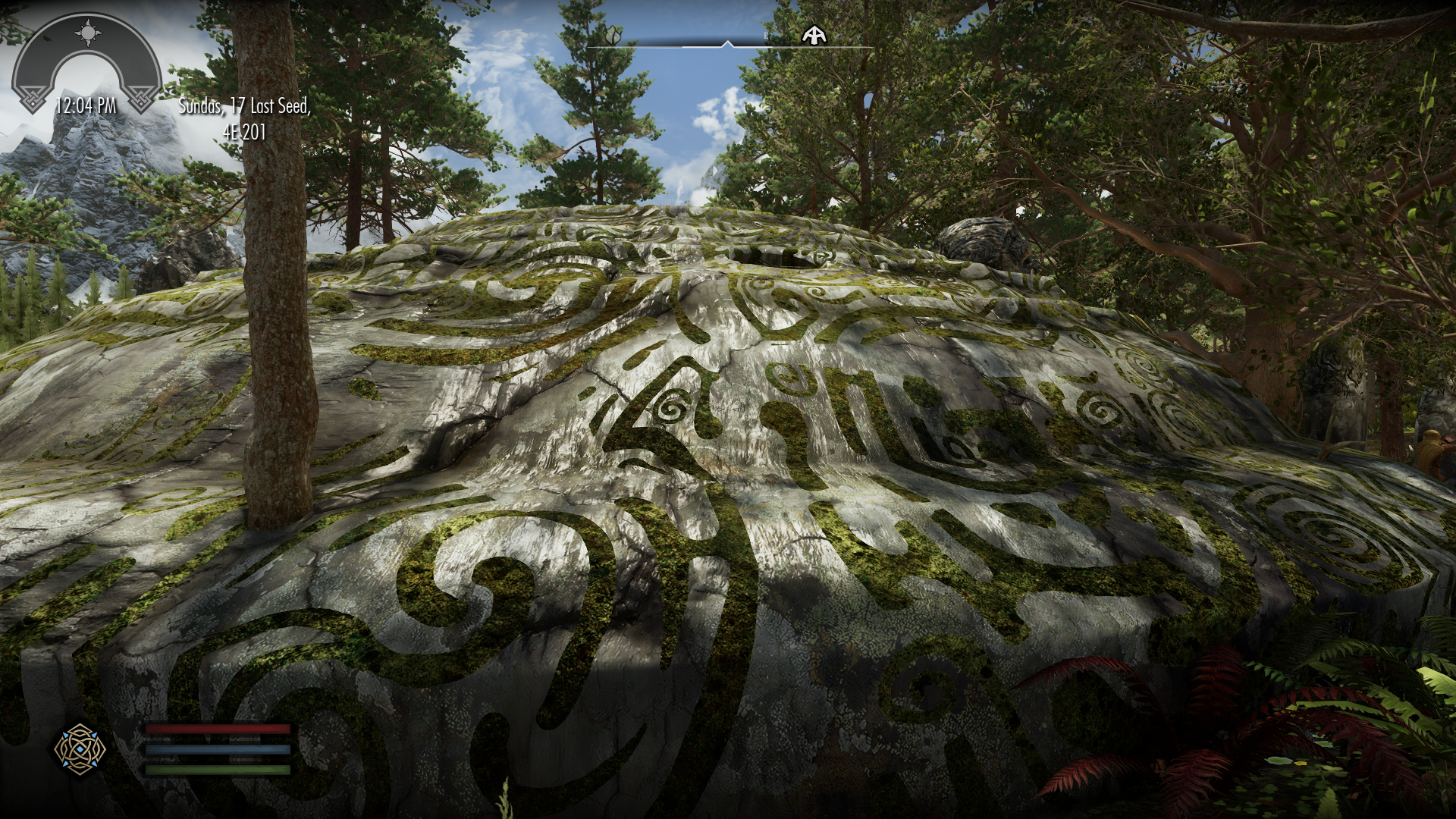Screen dimensions: 1456x819
Task: Click the right braided pendant of the clock arch
Action: pyautogui.click(x=141, y=96)
